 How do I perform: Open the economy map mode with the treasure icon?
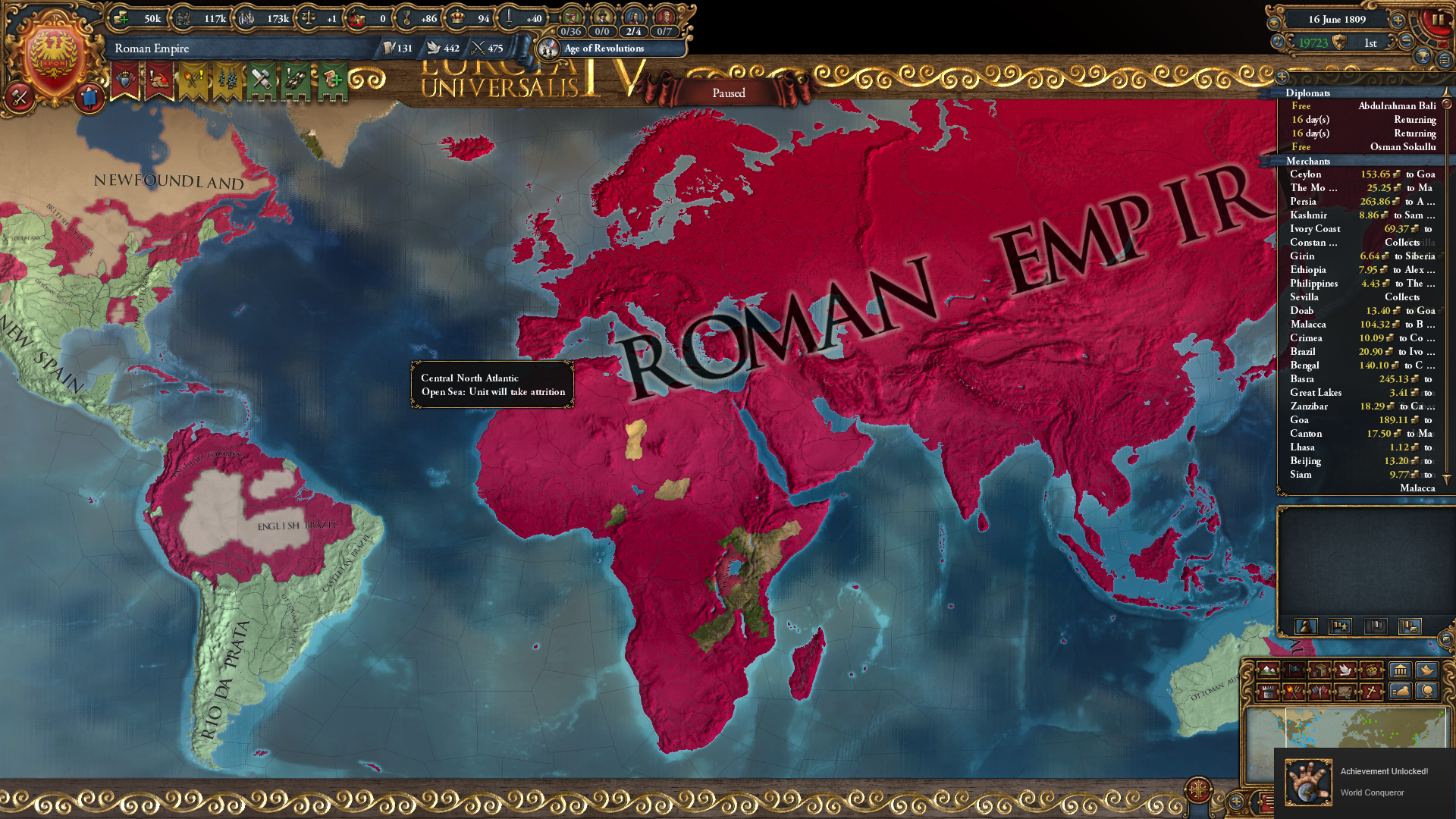click(x=1370, y=670)
